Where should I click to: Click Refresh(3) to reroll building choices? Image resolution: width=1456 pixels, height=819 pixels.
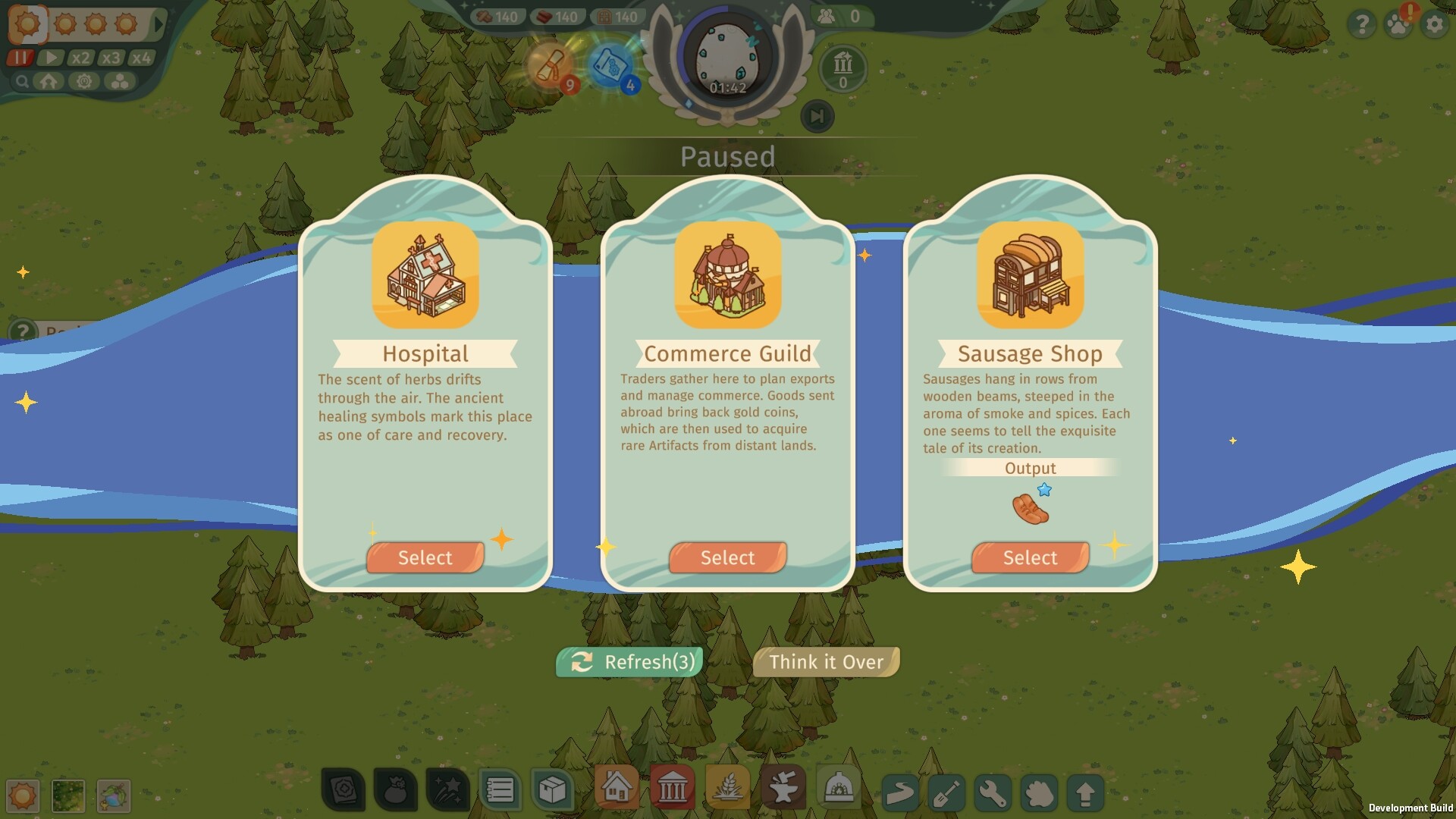(x=628, y=661)
